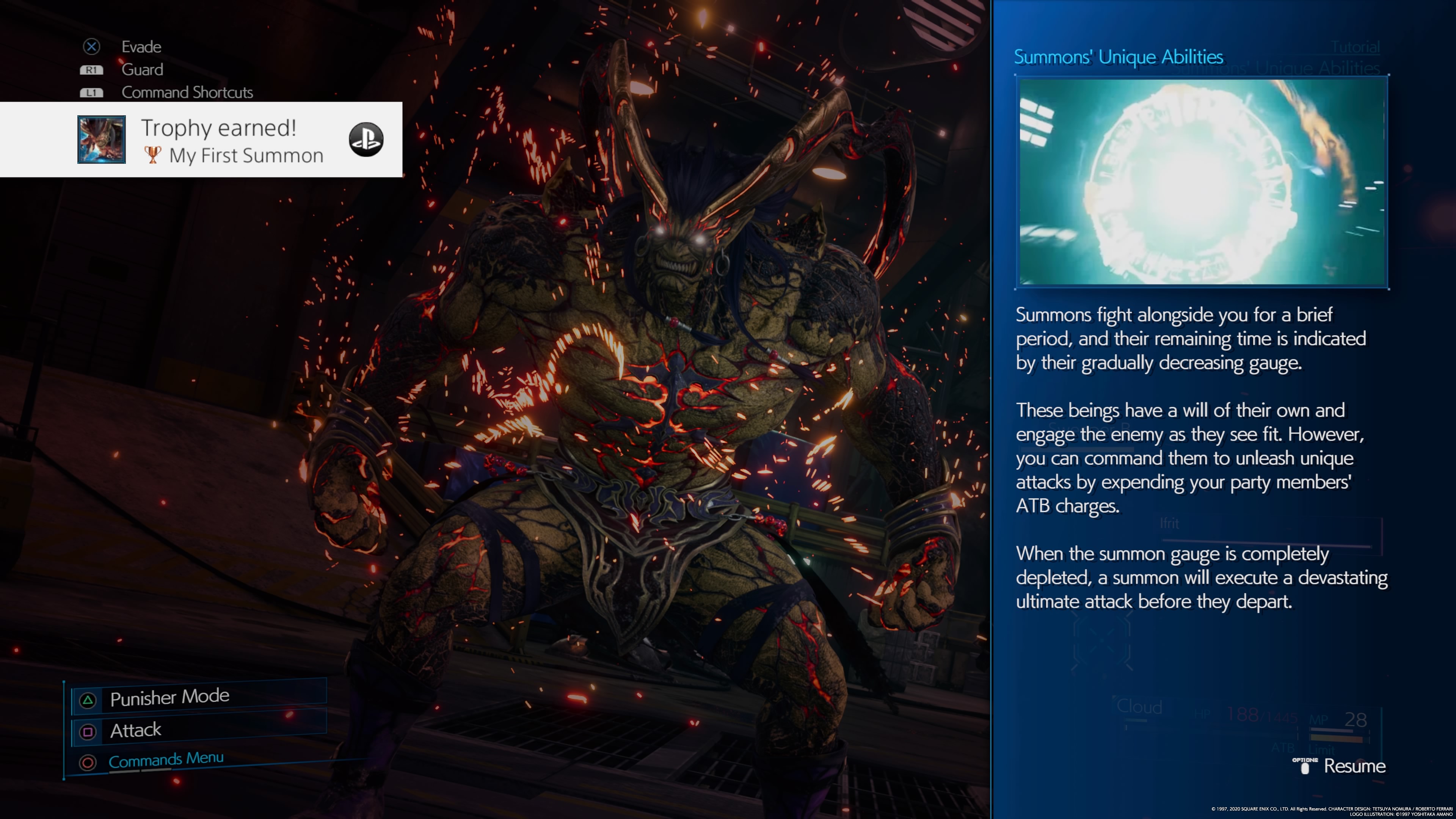Select Punisher Mode command

(169, 698)
